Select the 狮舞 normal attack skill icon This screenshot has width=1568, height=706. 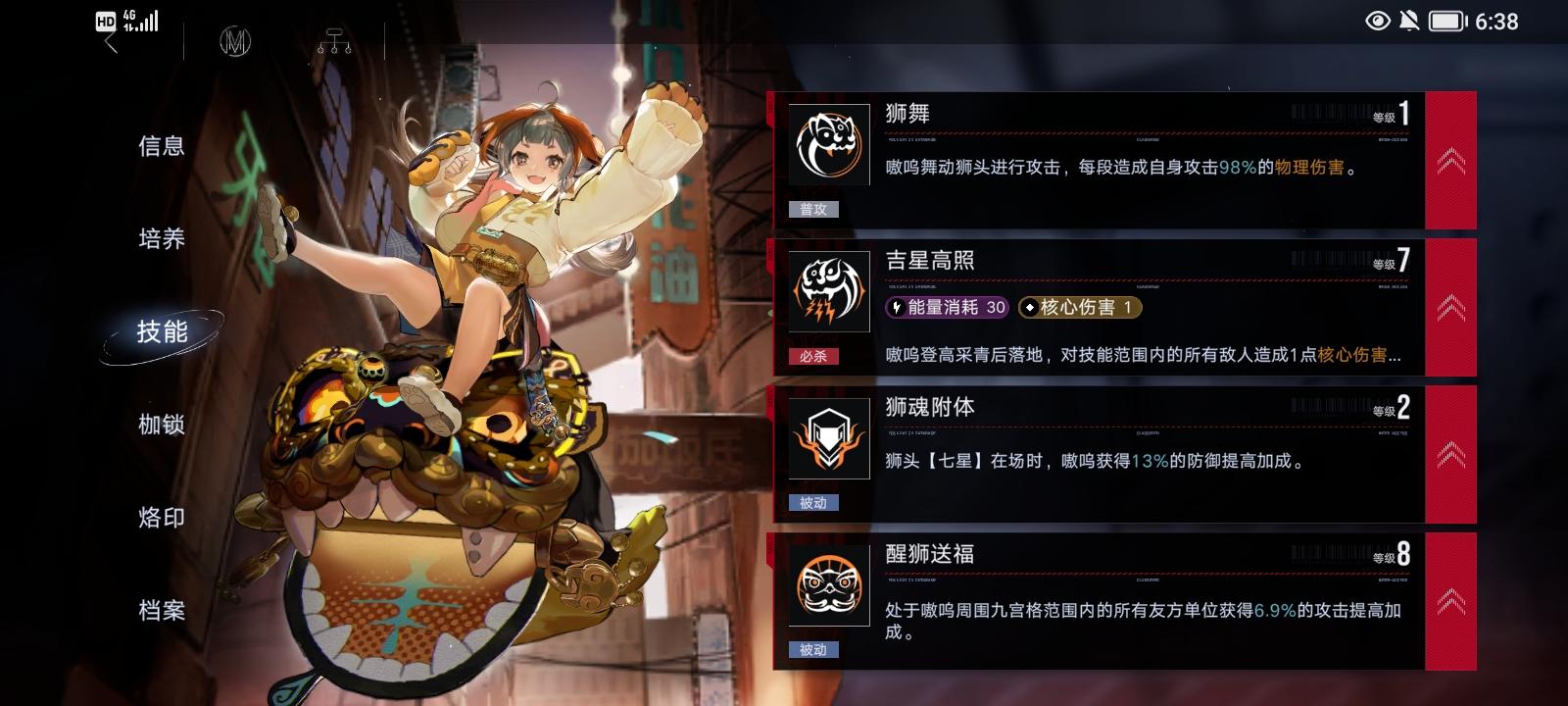click(x=827, y=143)
